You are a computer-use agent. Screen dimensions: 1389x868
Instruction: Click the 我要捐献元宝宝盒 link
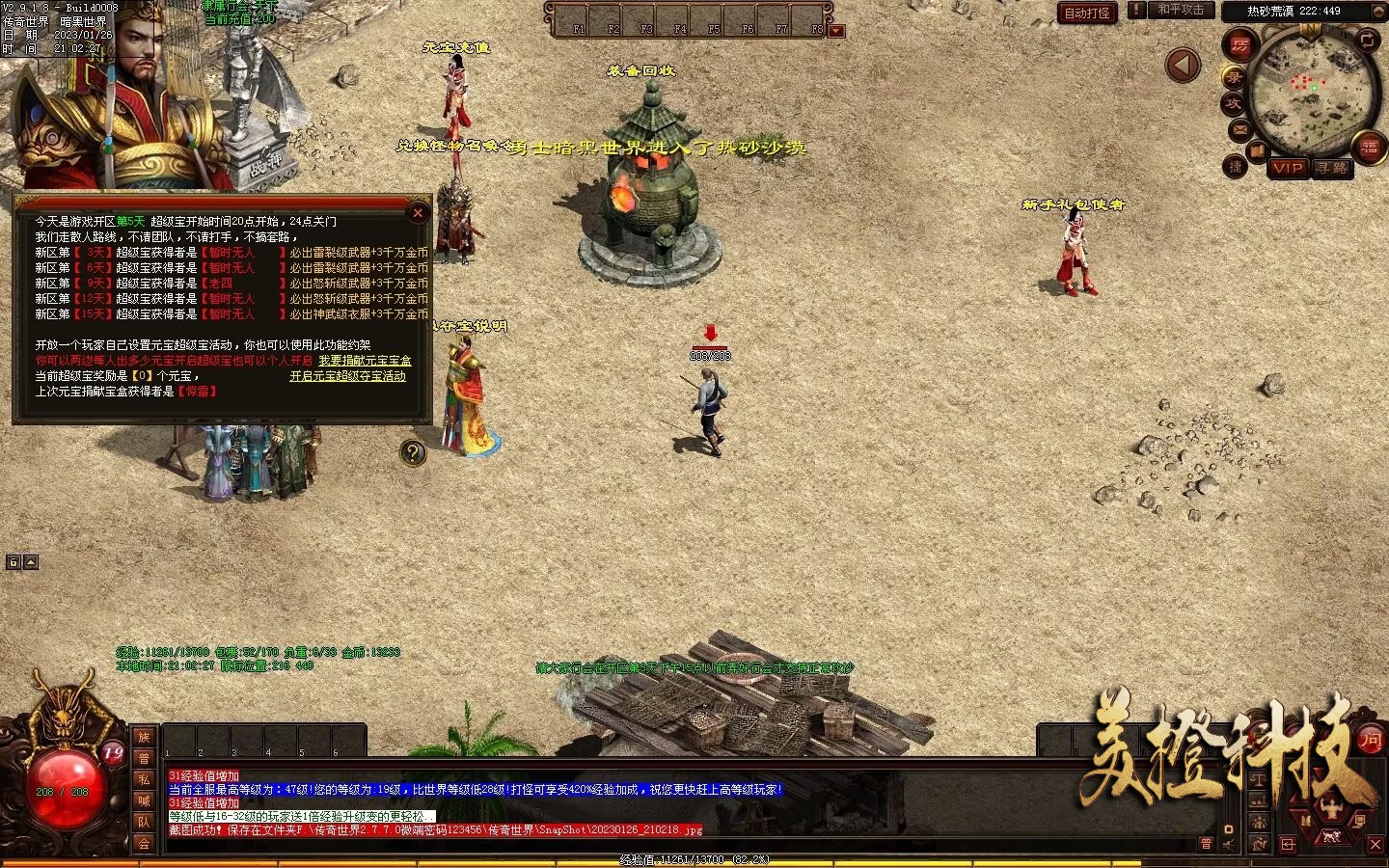pyautogui.click(x=365, y=361)
